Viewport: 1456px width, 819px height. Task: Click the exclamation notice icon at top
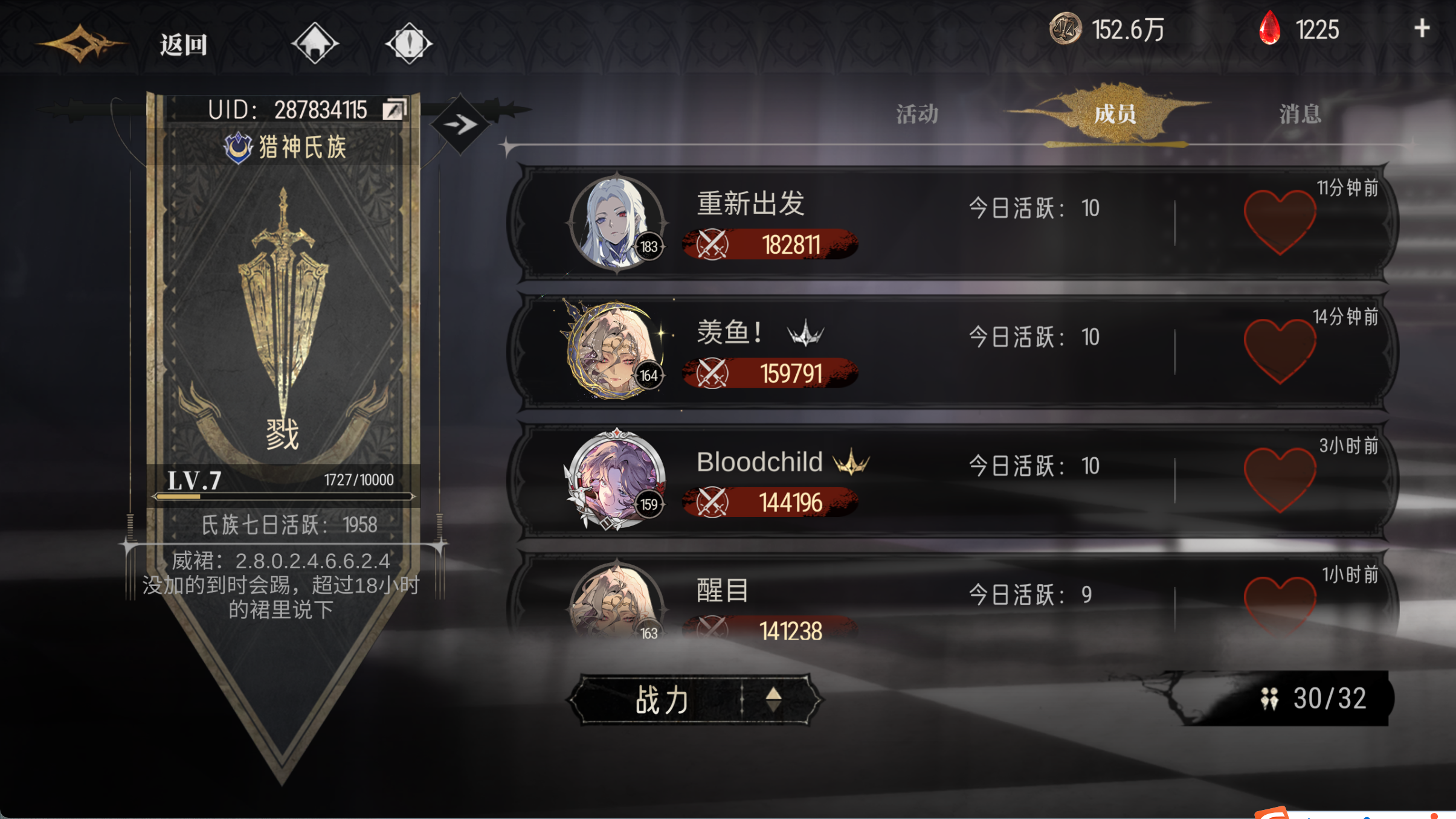[408, 42]
